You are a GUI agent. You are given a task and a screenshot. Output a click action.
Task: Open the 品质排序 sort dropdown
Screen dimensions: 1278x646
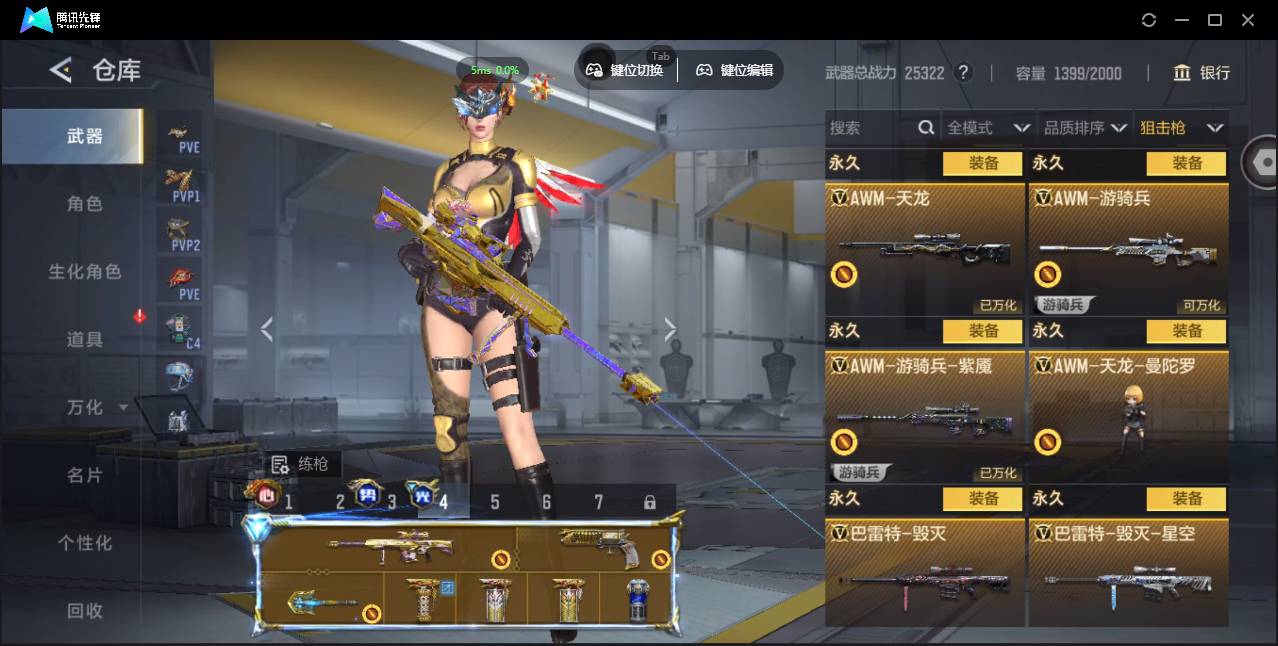coord(1085,128)
